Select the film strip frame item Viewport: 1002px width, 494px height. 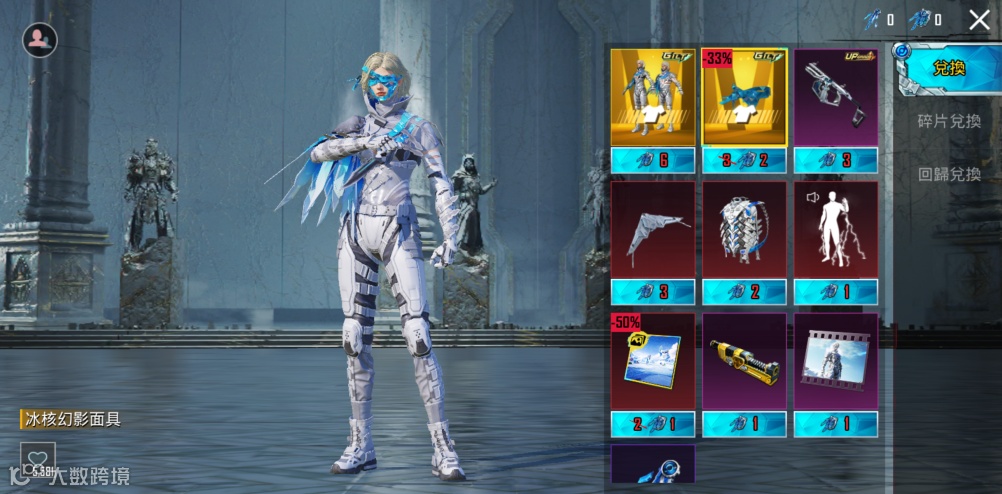tap(836, 362)
